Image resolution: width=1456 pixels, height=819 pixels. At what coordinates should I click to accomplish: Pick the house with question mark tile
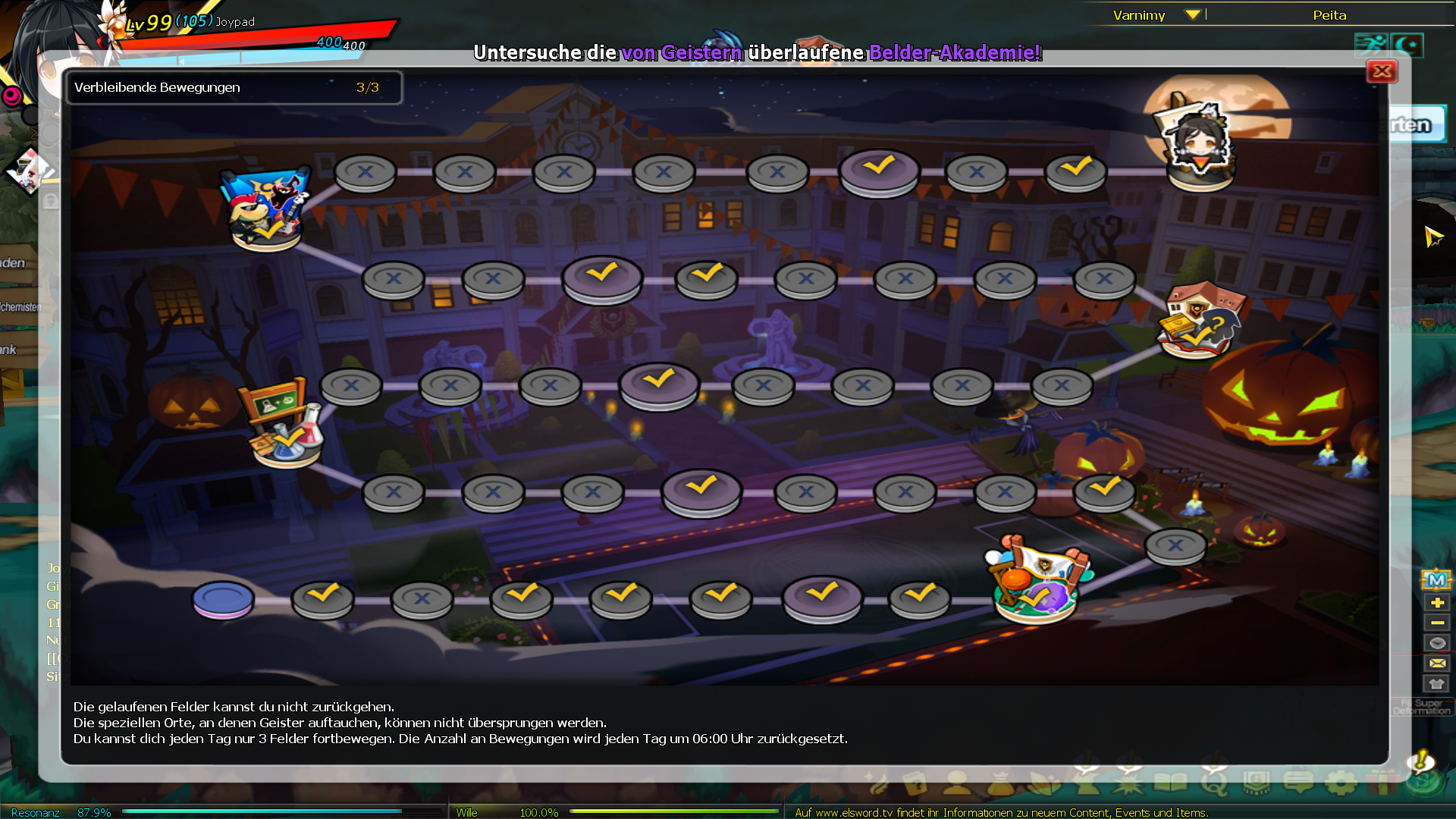coord(1200,320)
